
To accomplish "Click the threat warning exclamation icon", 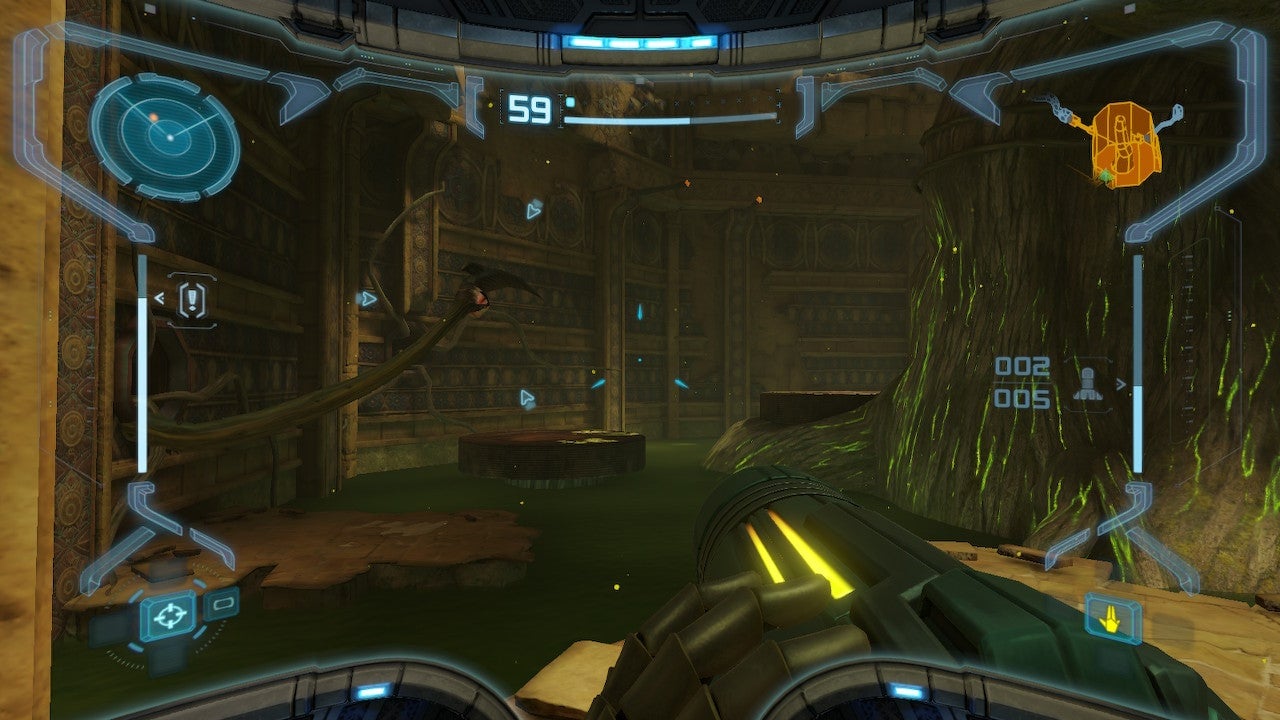I will 190,299.
